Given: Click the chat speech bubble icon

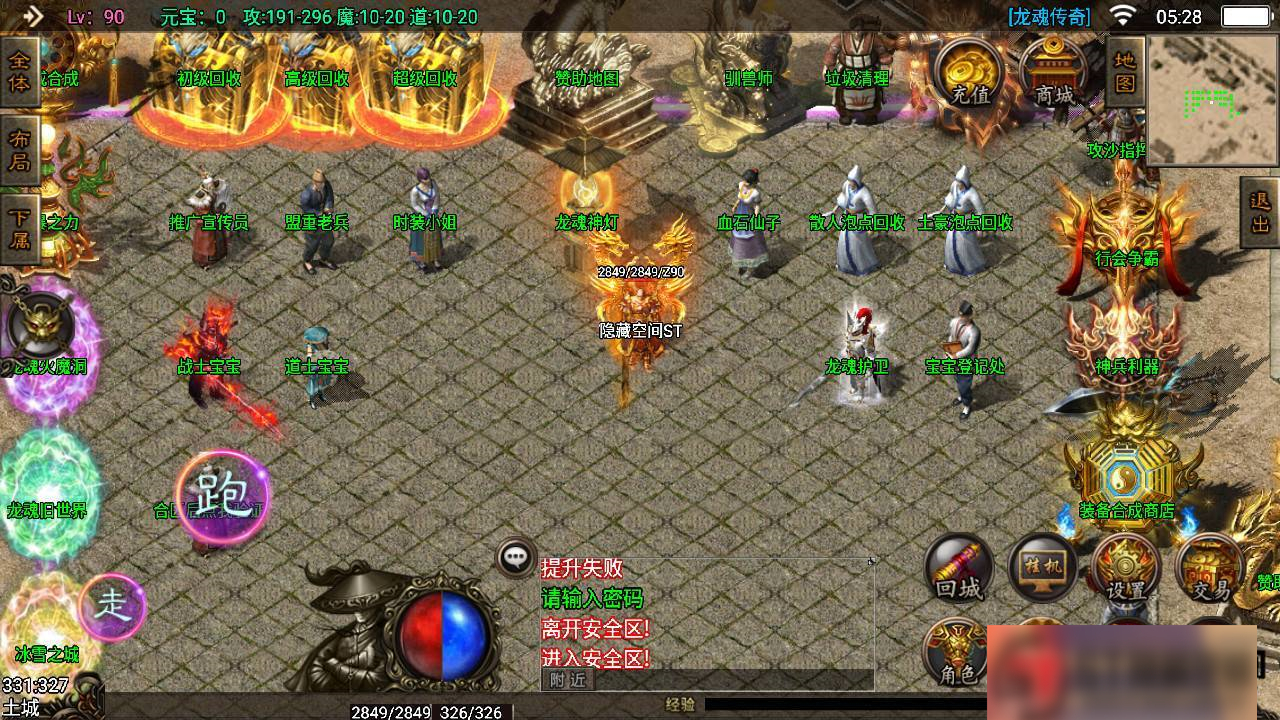Looking at the screenshot, I should point(516,558).
